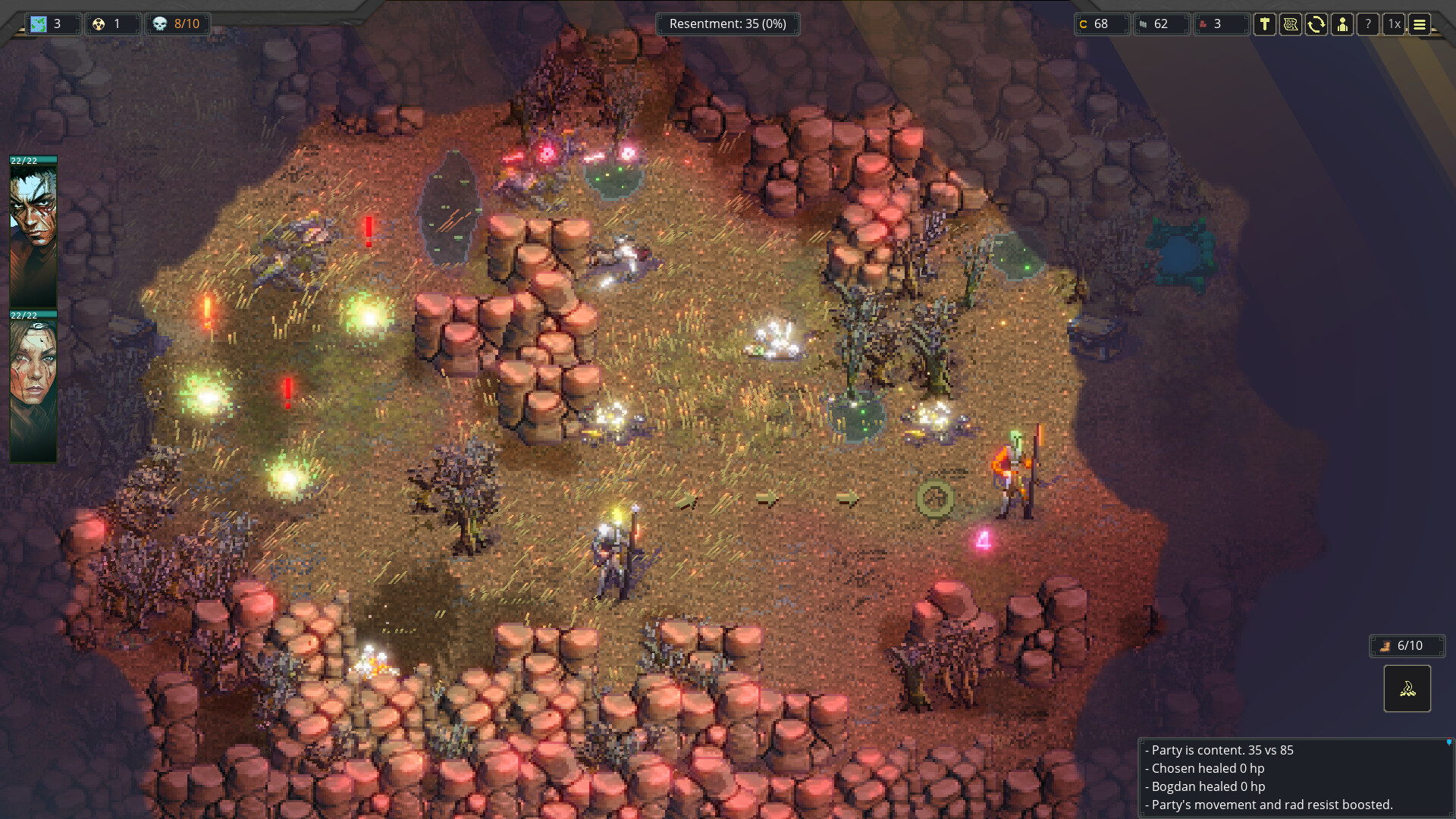Viewport: 1456px width, 819px height.
Task: Click the radiation counter icon
Action: pos(112,24)
